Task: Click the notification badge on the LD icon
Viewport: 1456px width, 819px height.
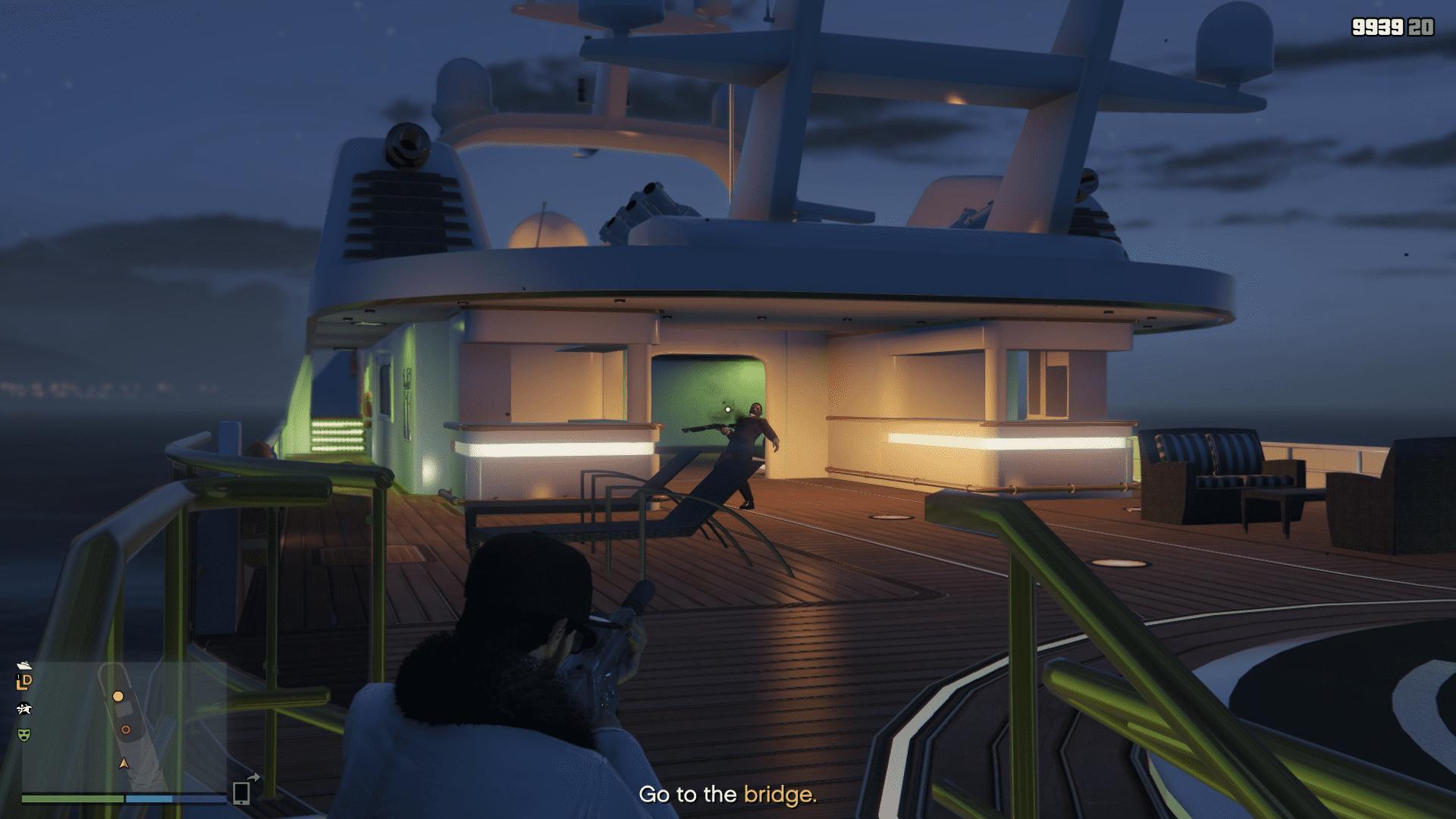Action: 18,676
